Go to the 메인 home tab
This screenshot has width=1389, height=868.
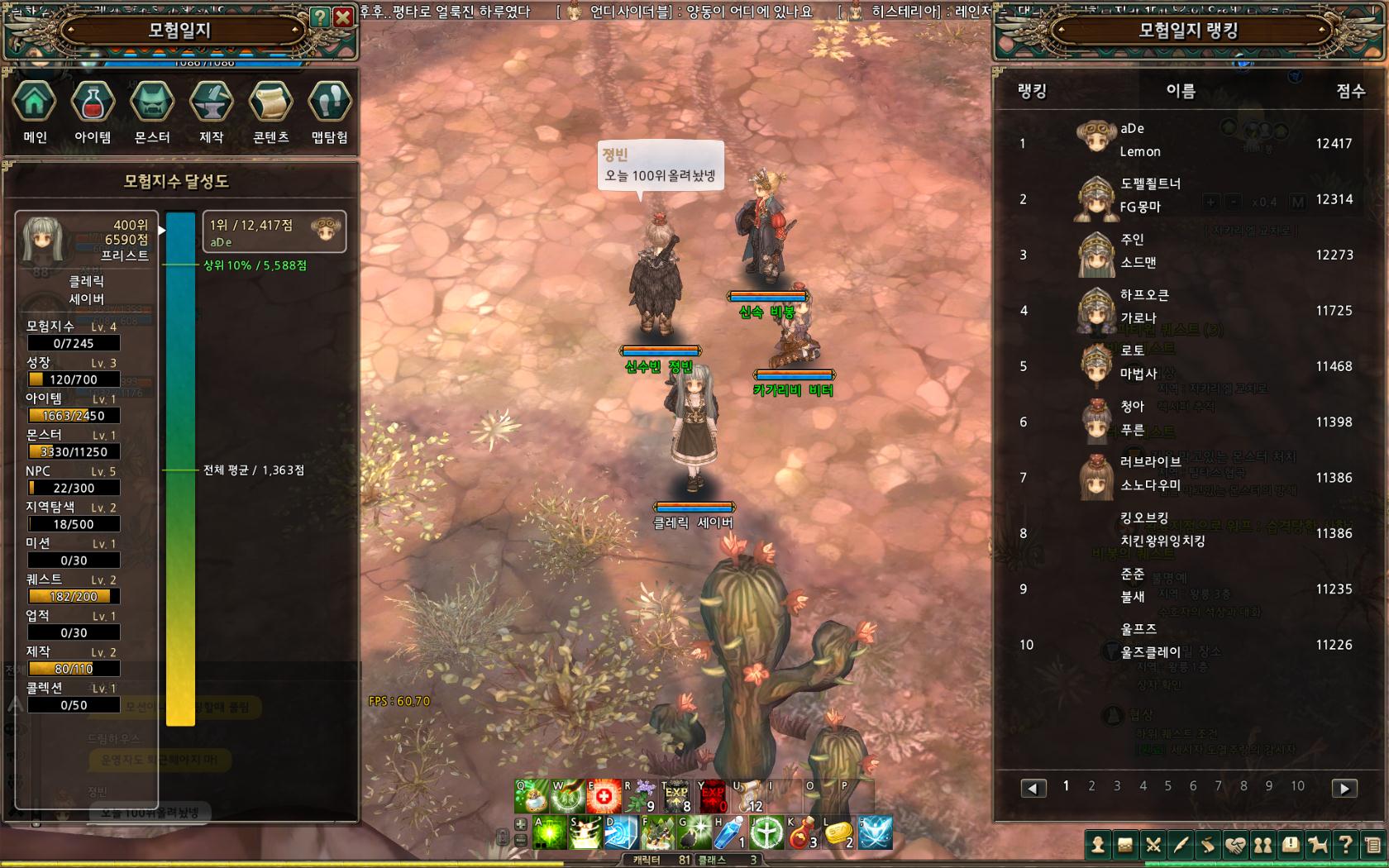pos(35,103)
